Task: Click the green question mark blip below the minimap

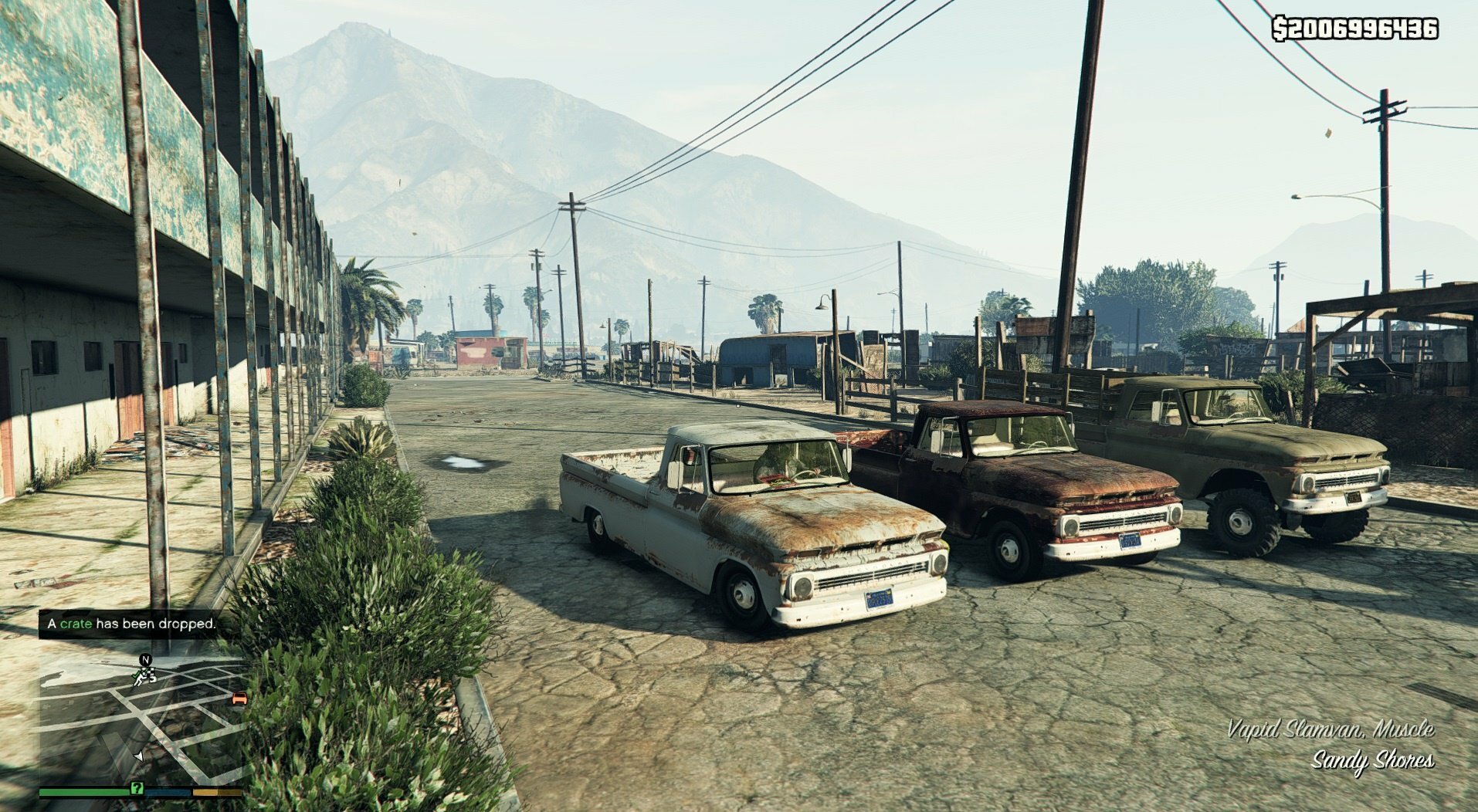Action: coord(137,788)
